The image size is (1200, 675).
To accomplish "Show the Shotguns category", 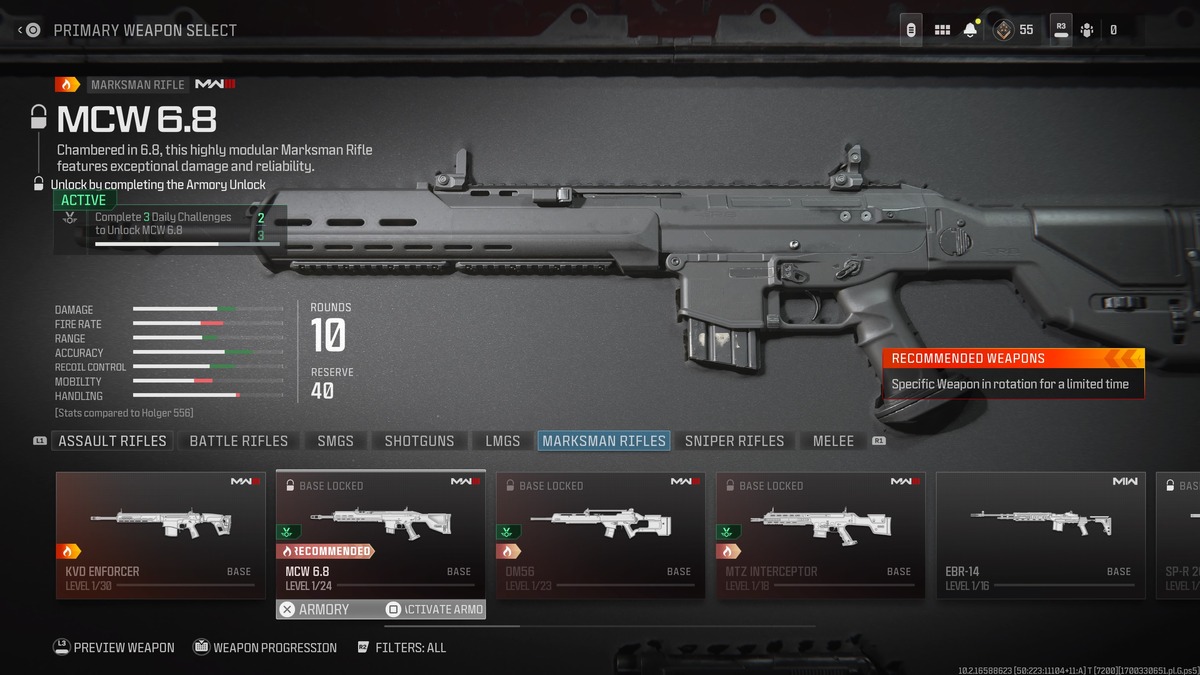I will tap(419, 441).
